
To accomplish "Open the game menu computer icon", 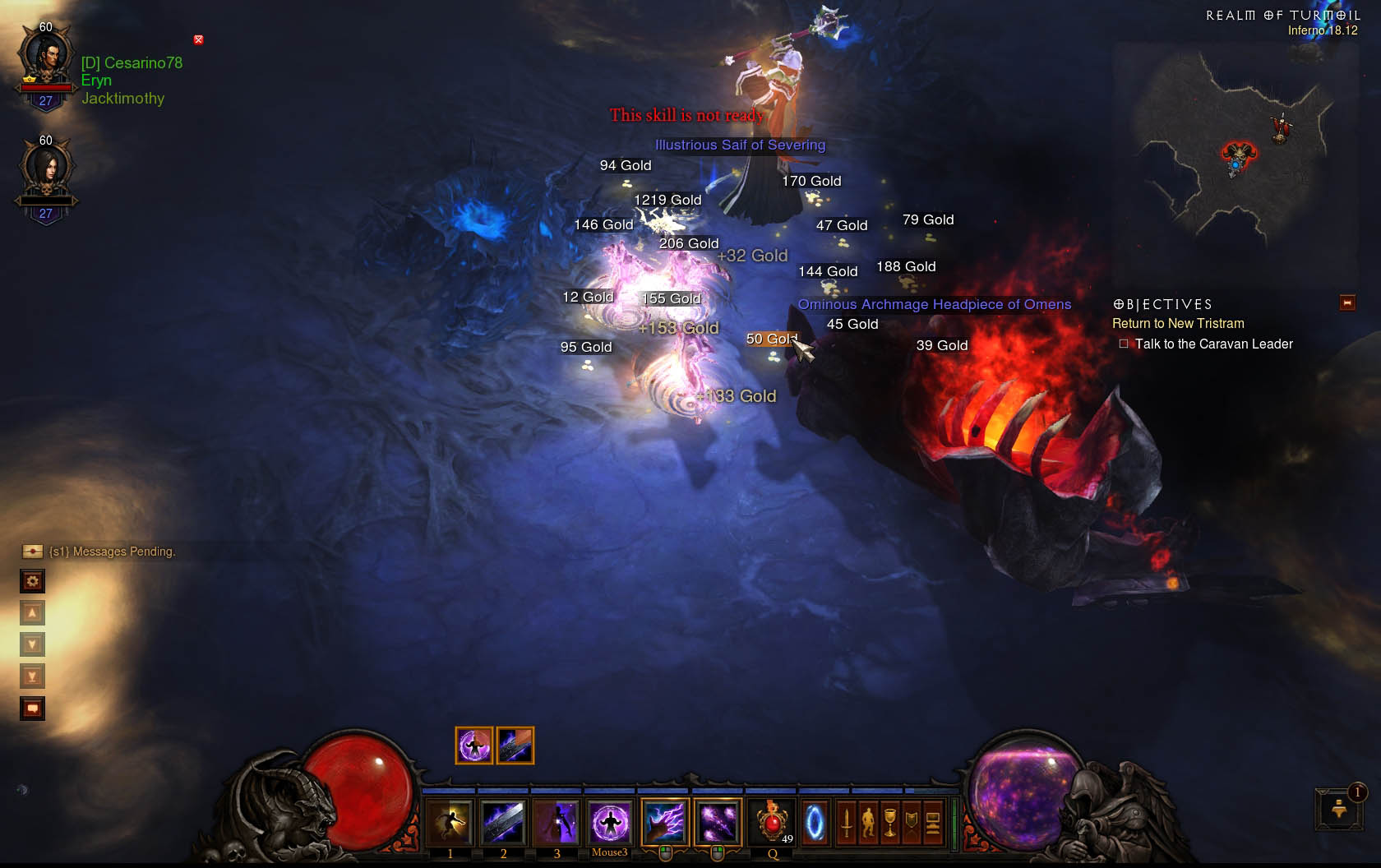I will click(933, 822).
